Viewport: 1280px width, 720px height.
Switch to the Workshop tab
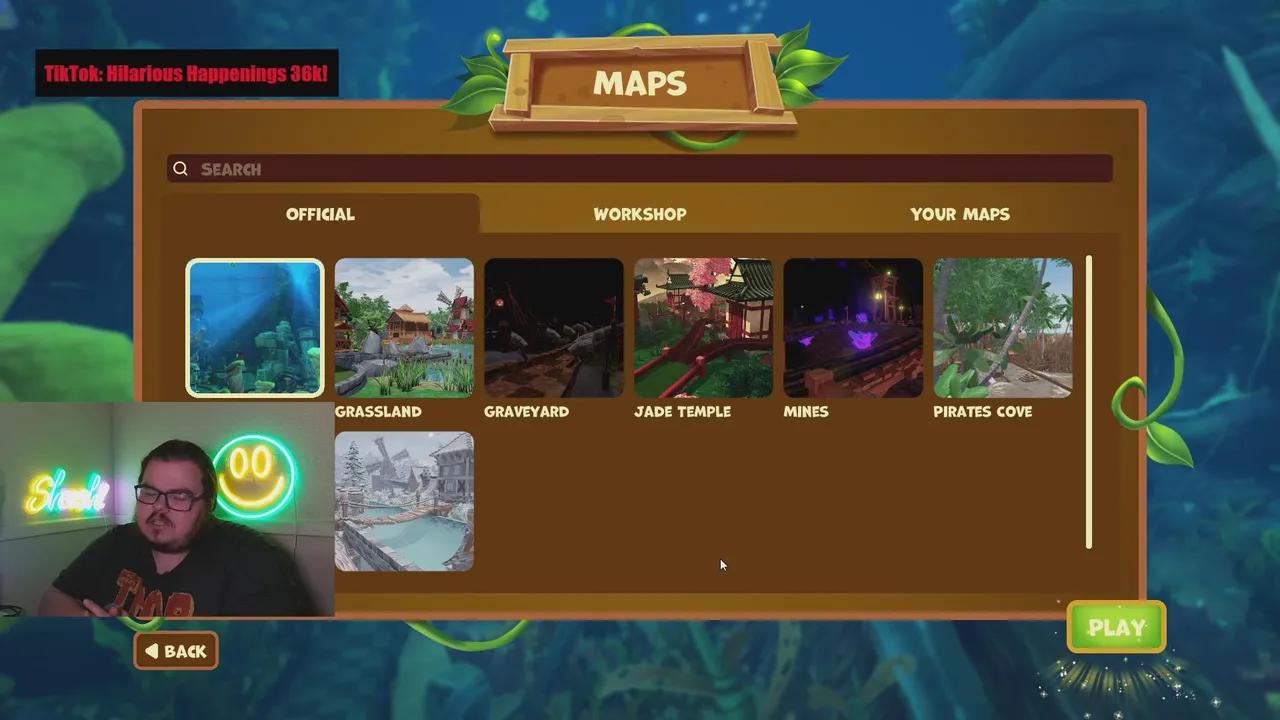tap(640, 214)
